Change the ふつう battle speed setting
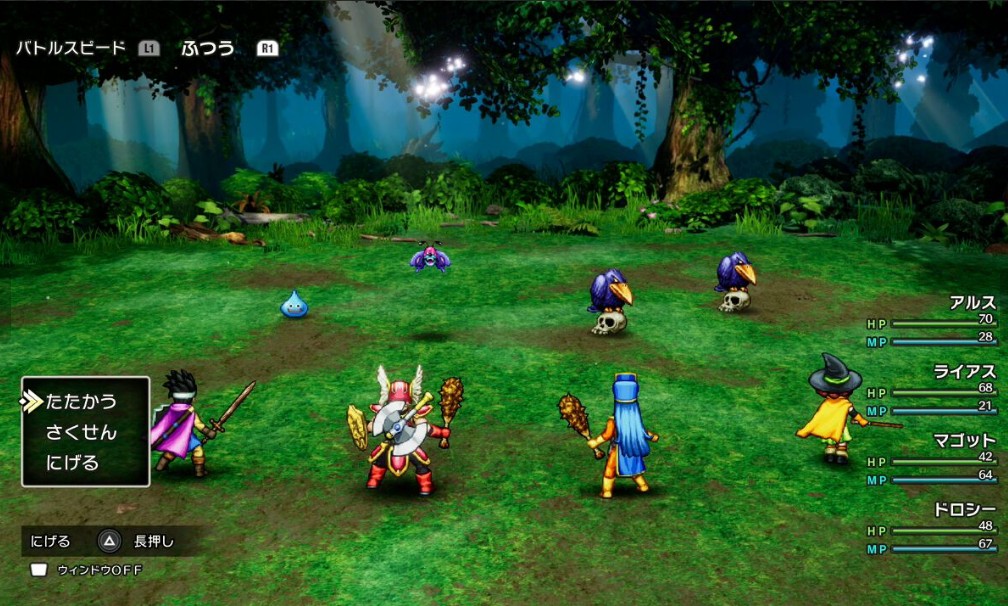Screen dimensions: 1008x606 [208, 48]
